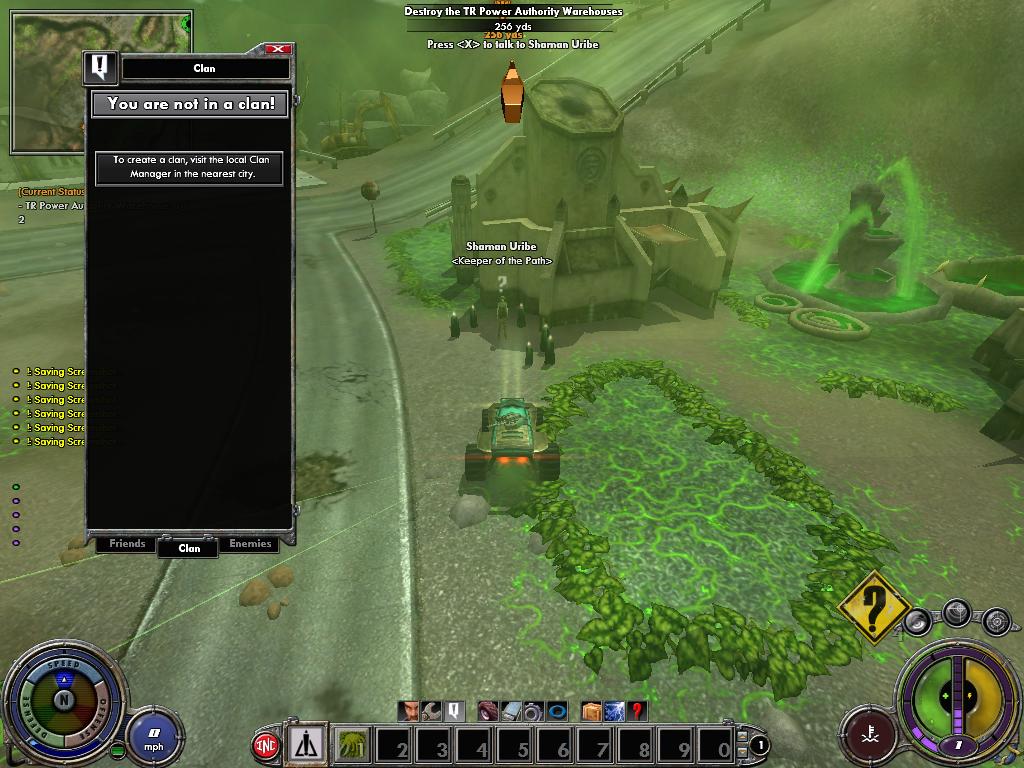Viewport: 1024px width, 768px height.
Task: Close the Clan window
Action: 279,48
